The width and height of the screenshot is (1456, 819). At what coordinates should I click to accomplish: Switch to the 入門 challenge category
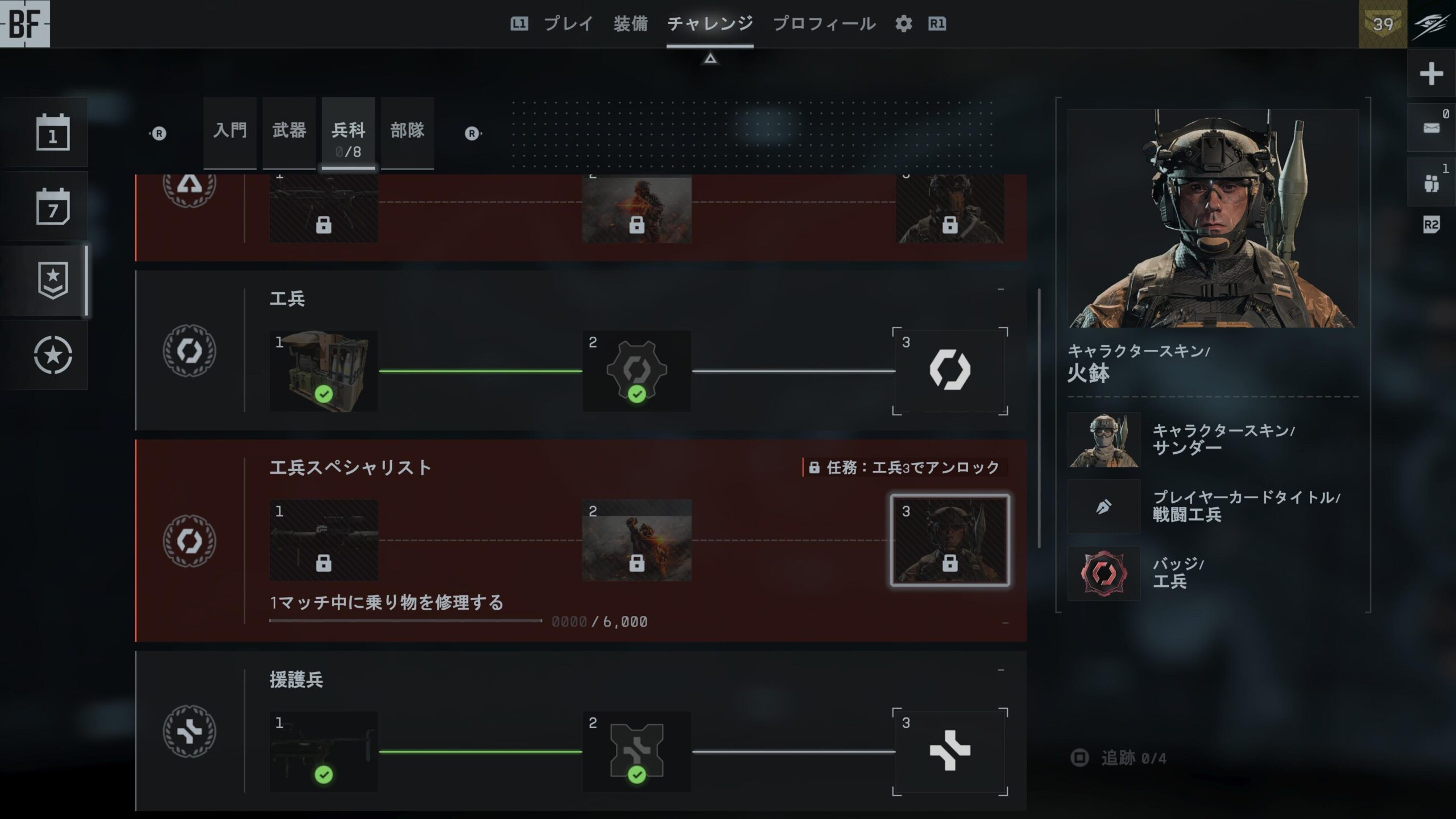(230, 132)
